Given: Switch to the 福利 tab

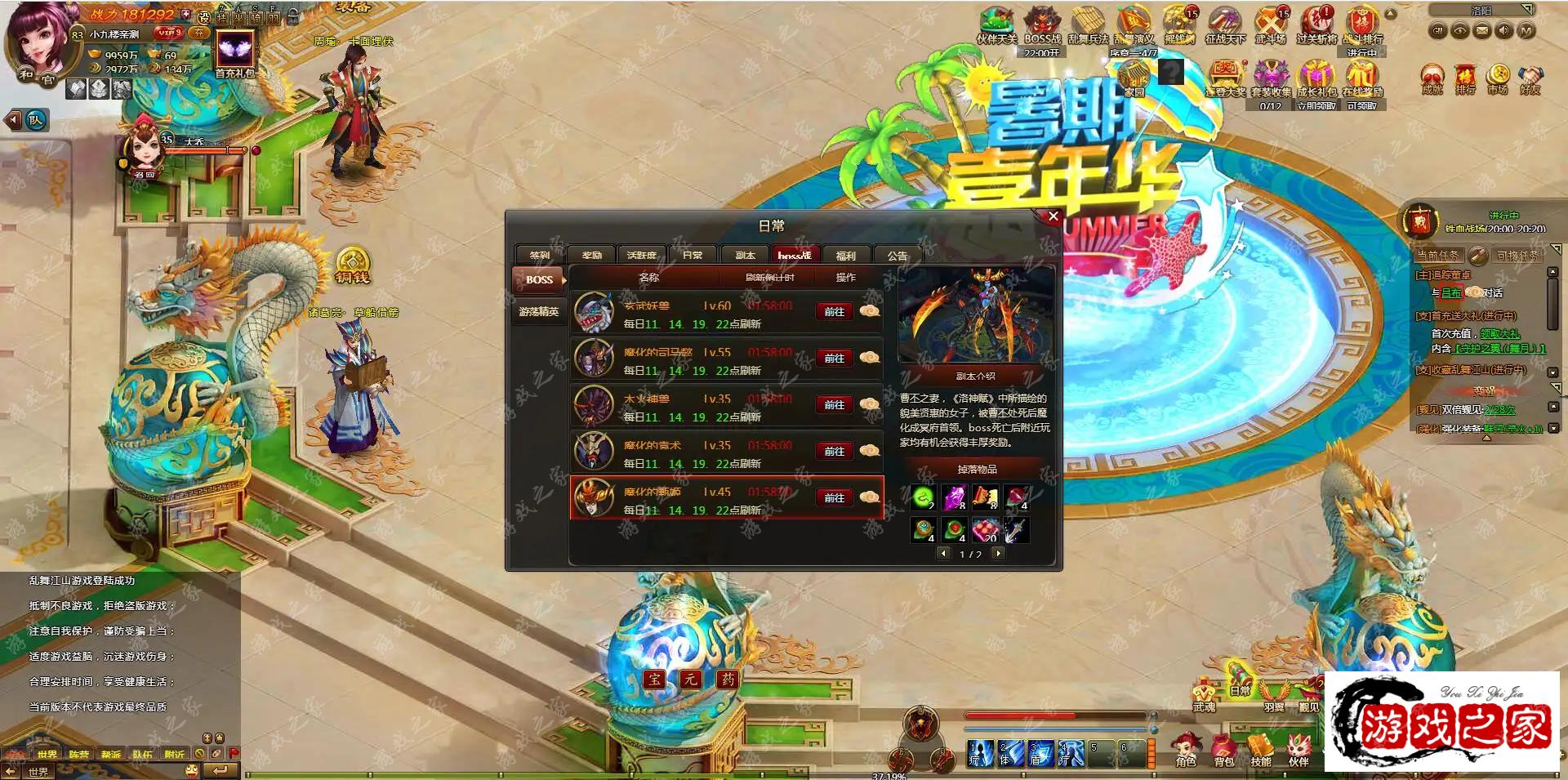Looking at the screenshot, I should click(847, 255).
